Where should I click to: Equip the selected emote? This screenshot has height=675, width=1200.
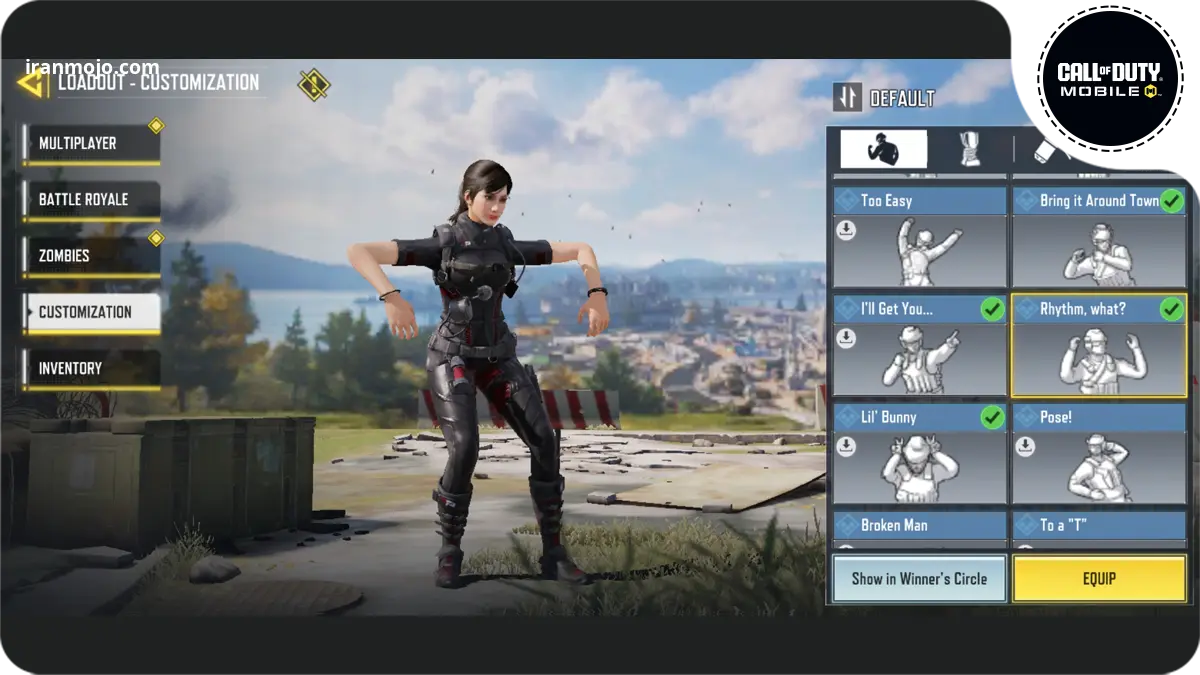point(1099,579)
